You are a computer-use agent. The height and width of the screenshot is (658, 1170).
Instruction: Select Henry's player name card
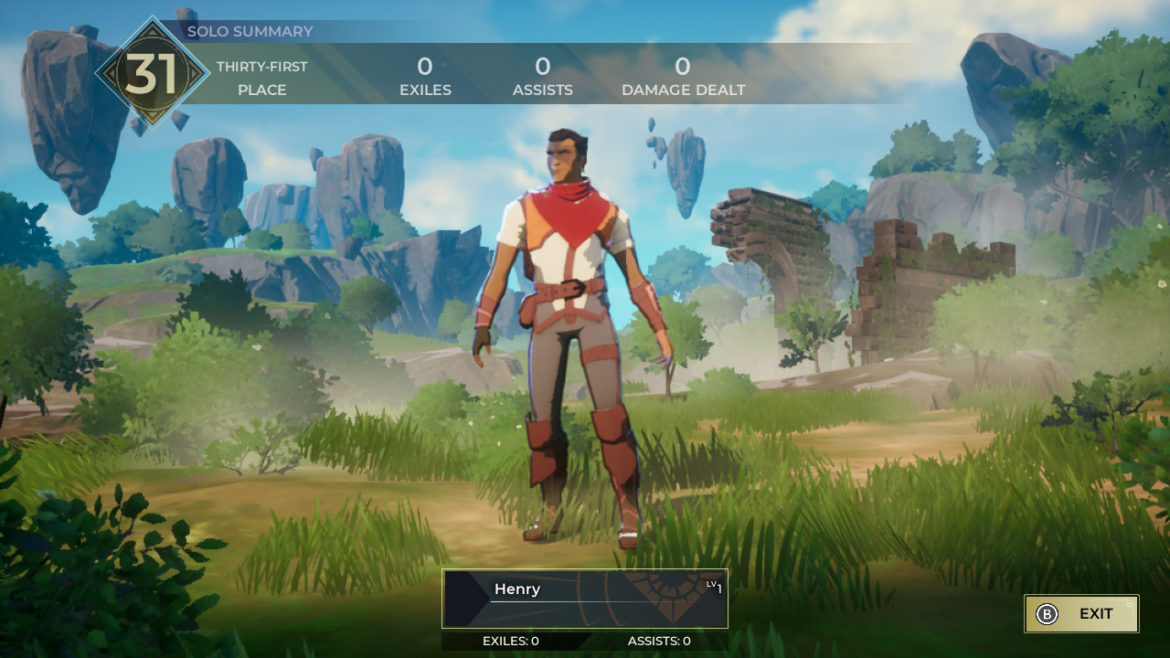coord(584,599)
